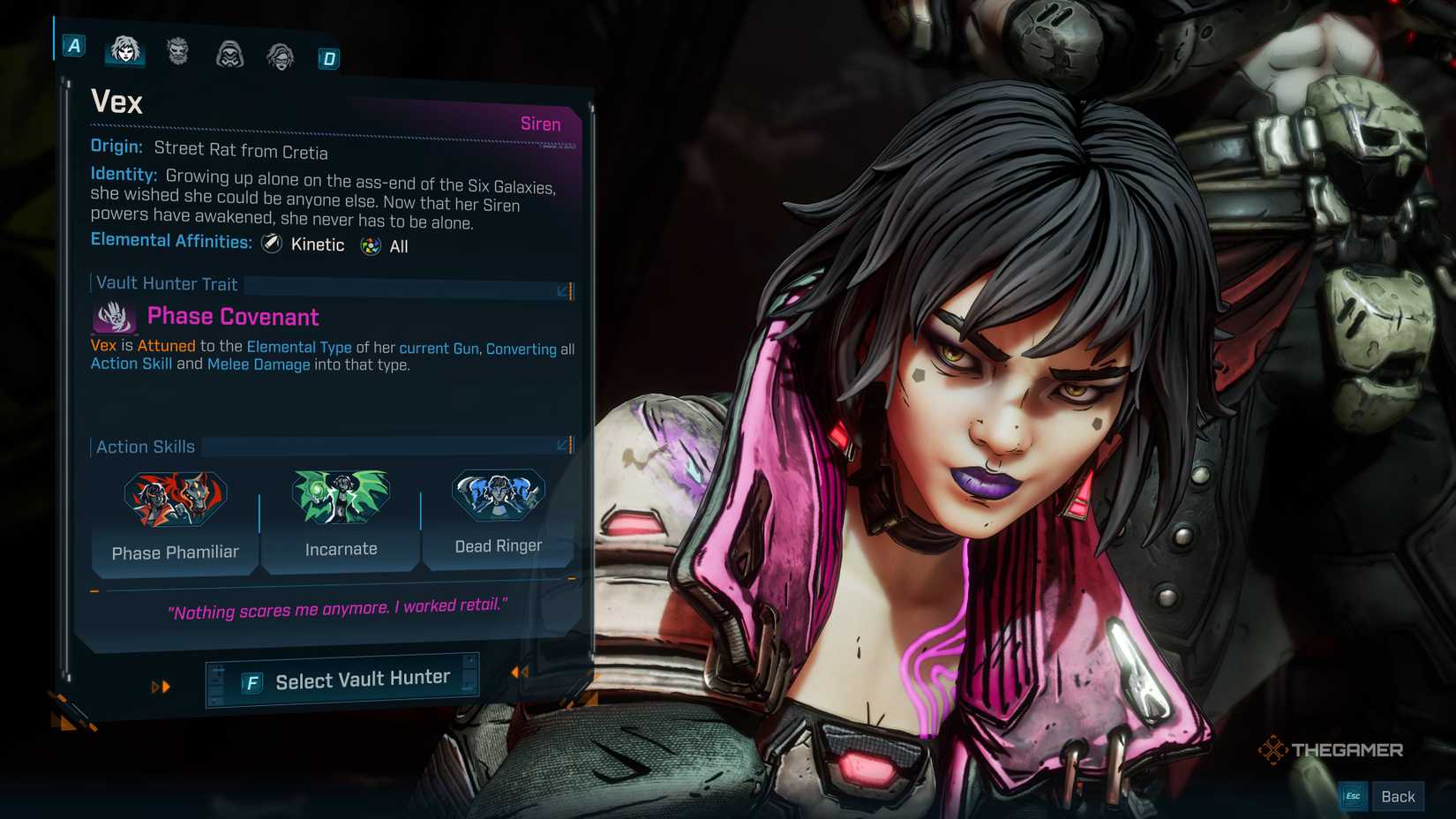Select the goggled female Vault Hunter portrait
Image resolution: width=1456 pixels, height=819 pixels.
coord(279,55)
